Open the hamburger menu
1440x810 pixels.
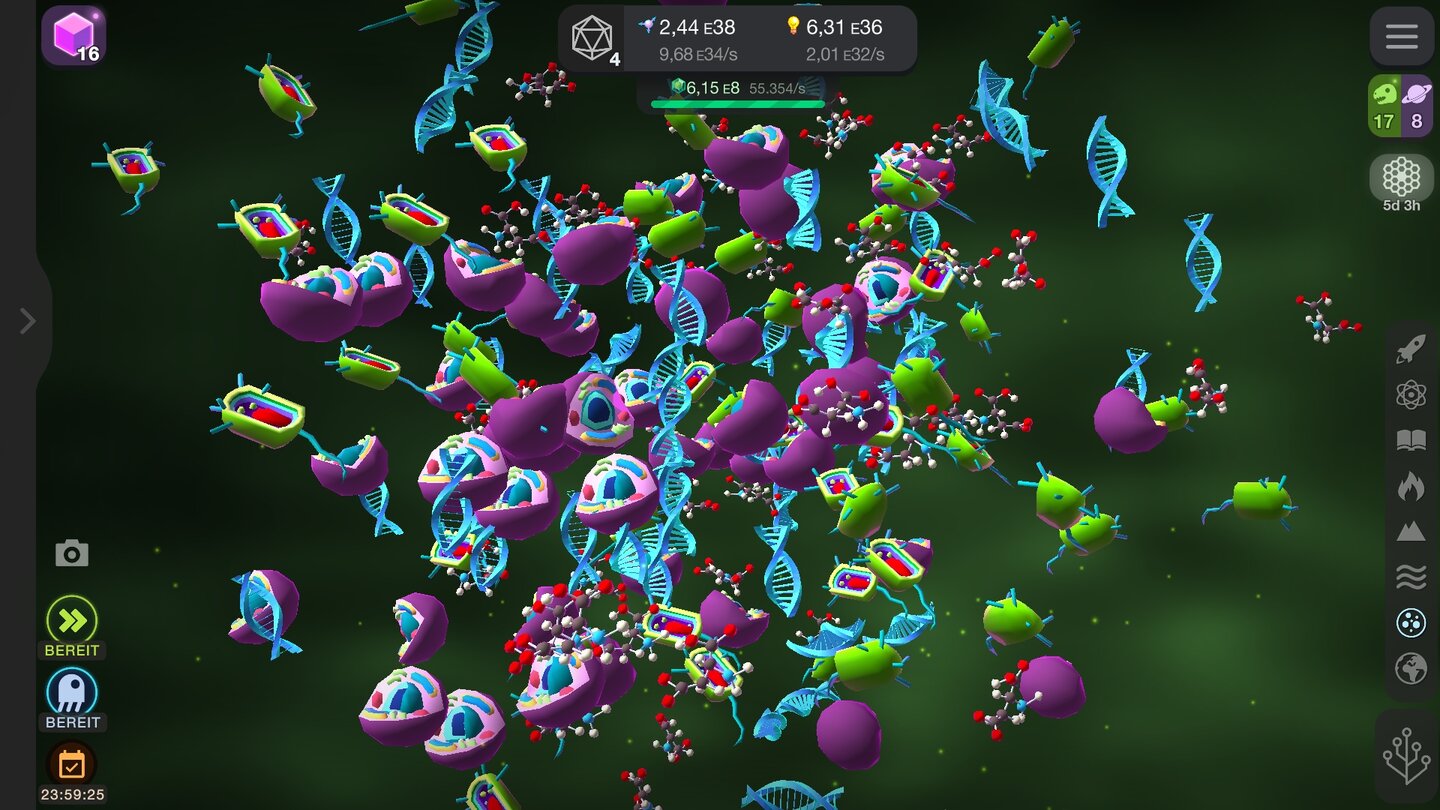[1402, 36]
